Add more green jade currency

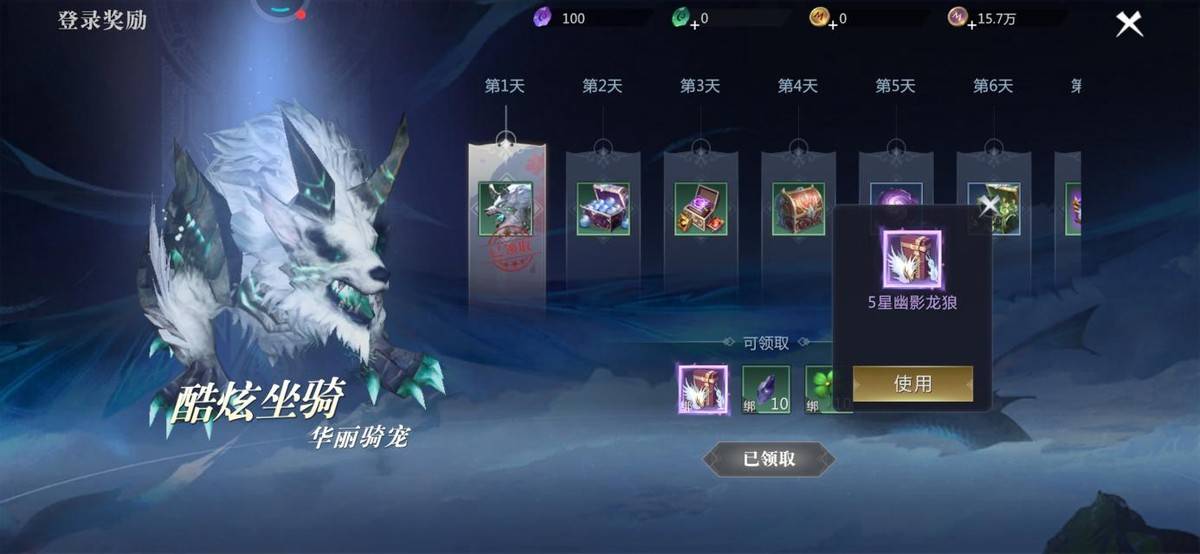(694, 24)
